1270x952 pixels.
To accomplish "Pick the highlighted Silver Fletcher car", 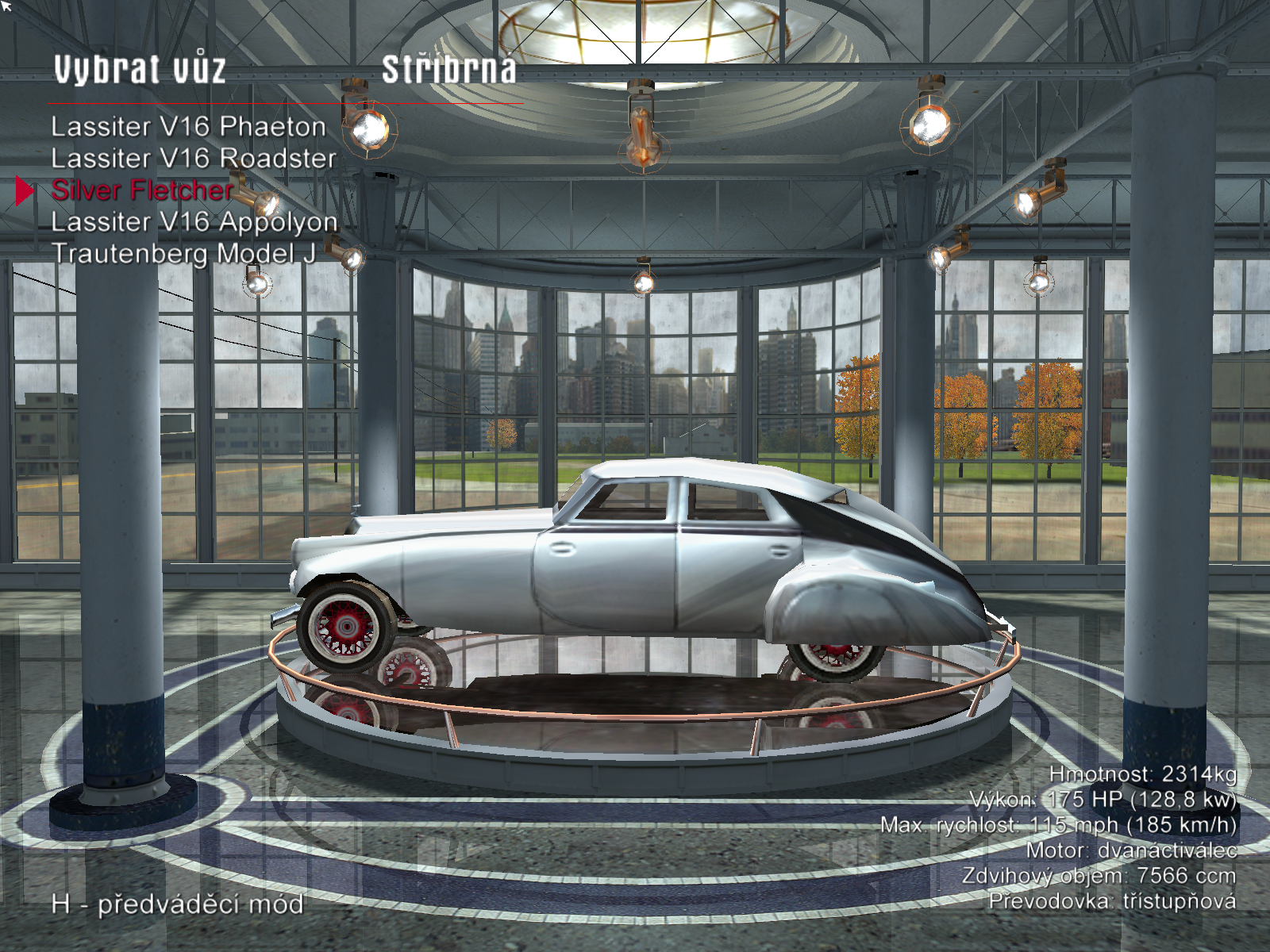I will (142, 190).
